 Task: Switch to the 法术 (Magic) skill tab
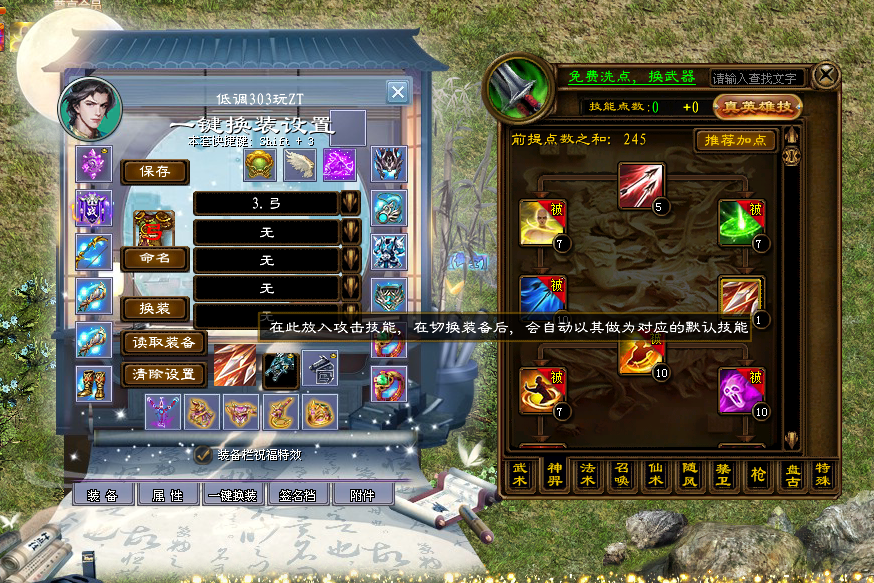pyautogui.click(x=588, y=476)
